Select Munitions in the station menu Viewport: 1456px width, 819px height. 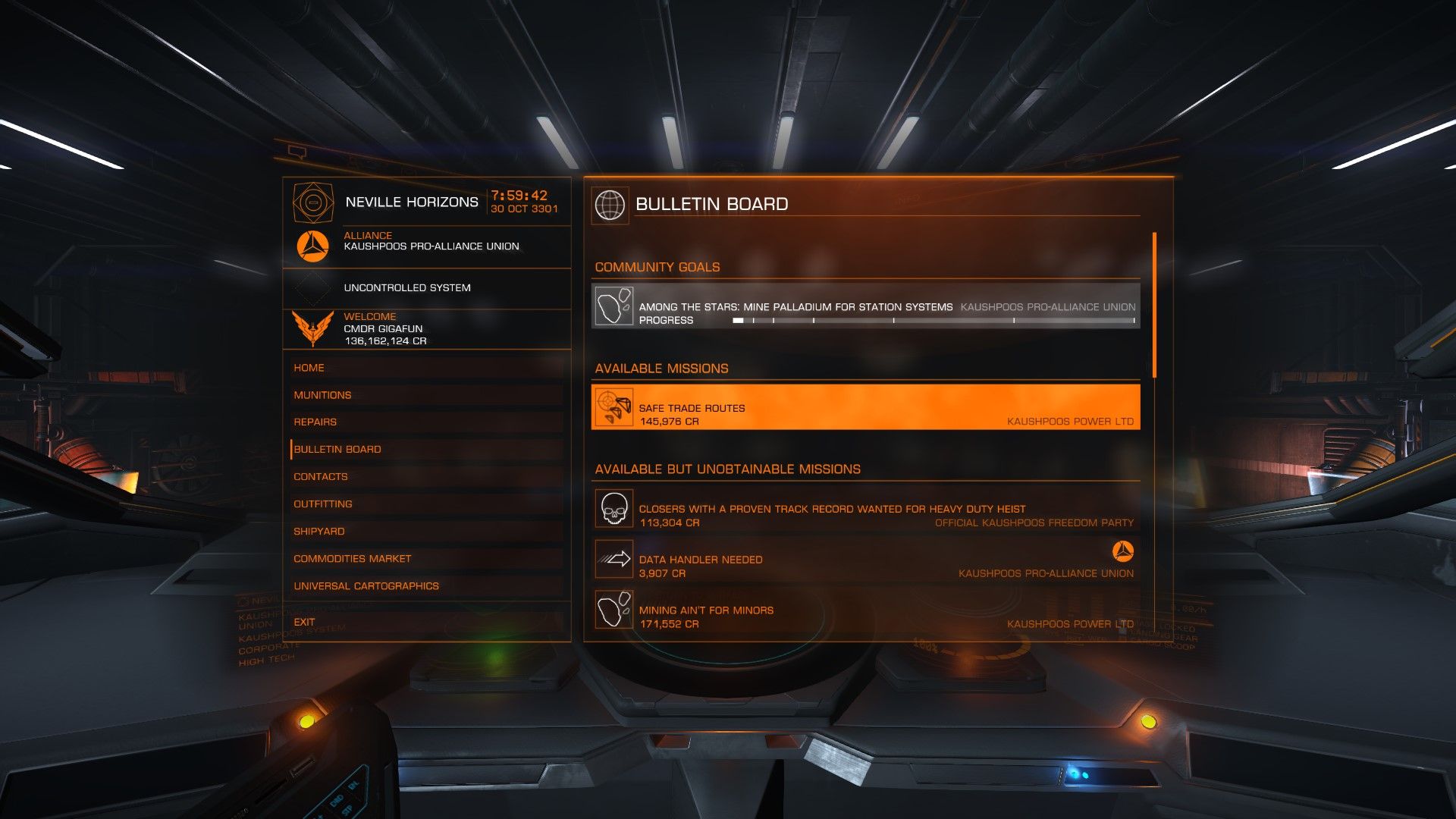pyautogui.click(x=322, y=395)
